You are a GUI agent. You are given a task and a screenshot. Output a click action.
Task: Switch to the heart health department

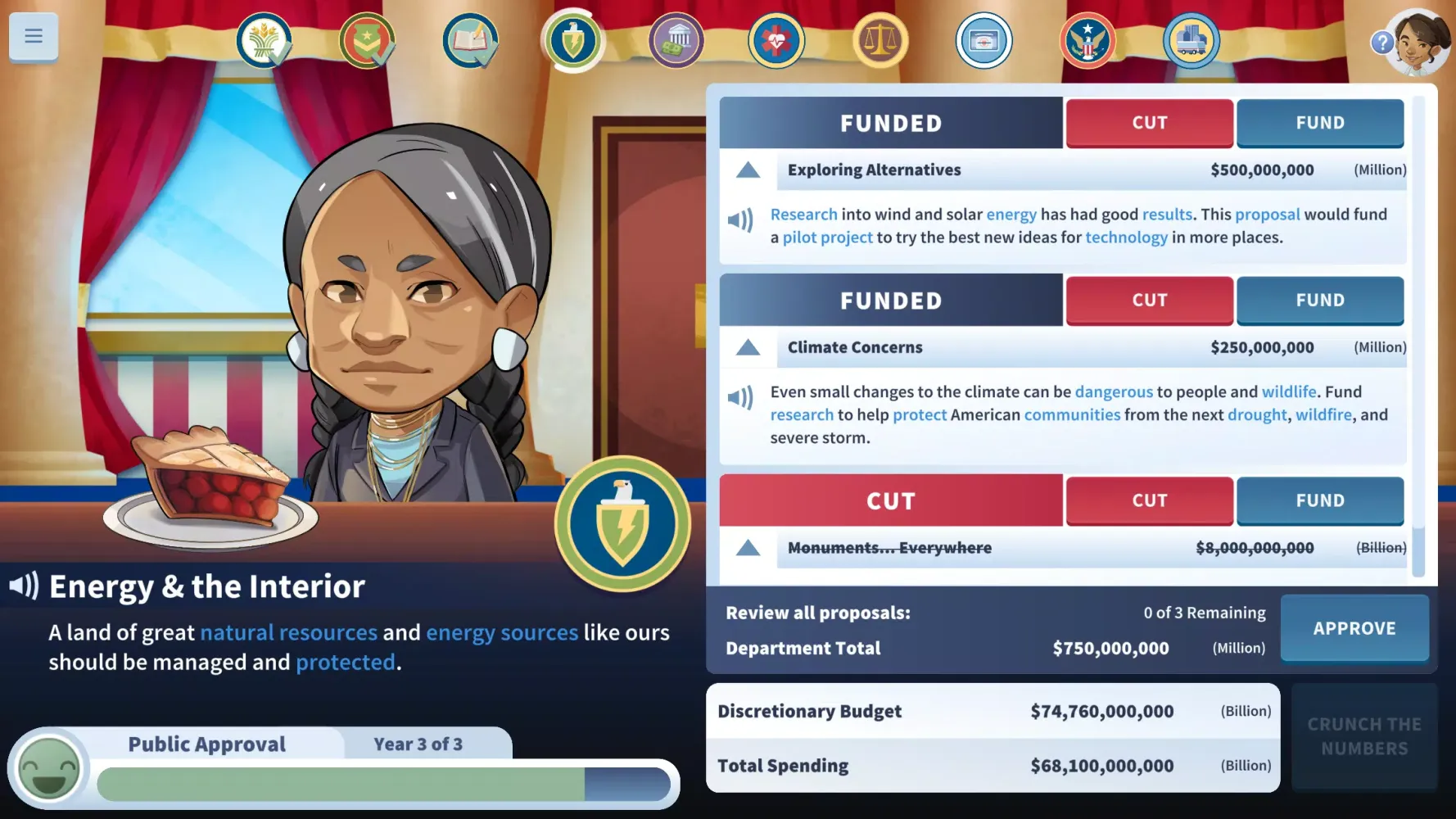[x=775, y=41]
